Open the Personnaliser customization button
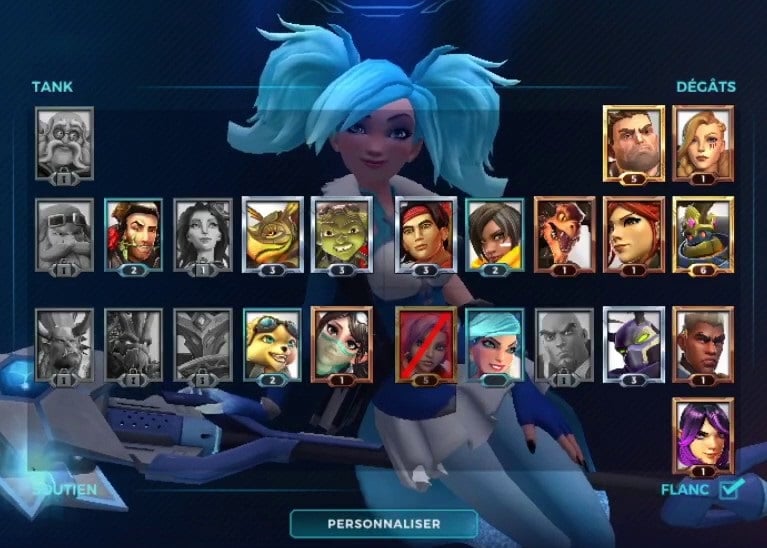The image size is (767, 548). pos(385,522)
